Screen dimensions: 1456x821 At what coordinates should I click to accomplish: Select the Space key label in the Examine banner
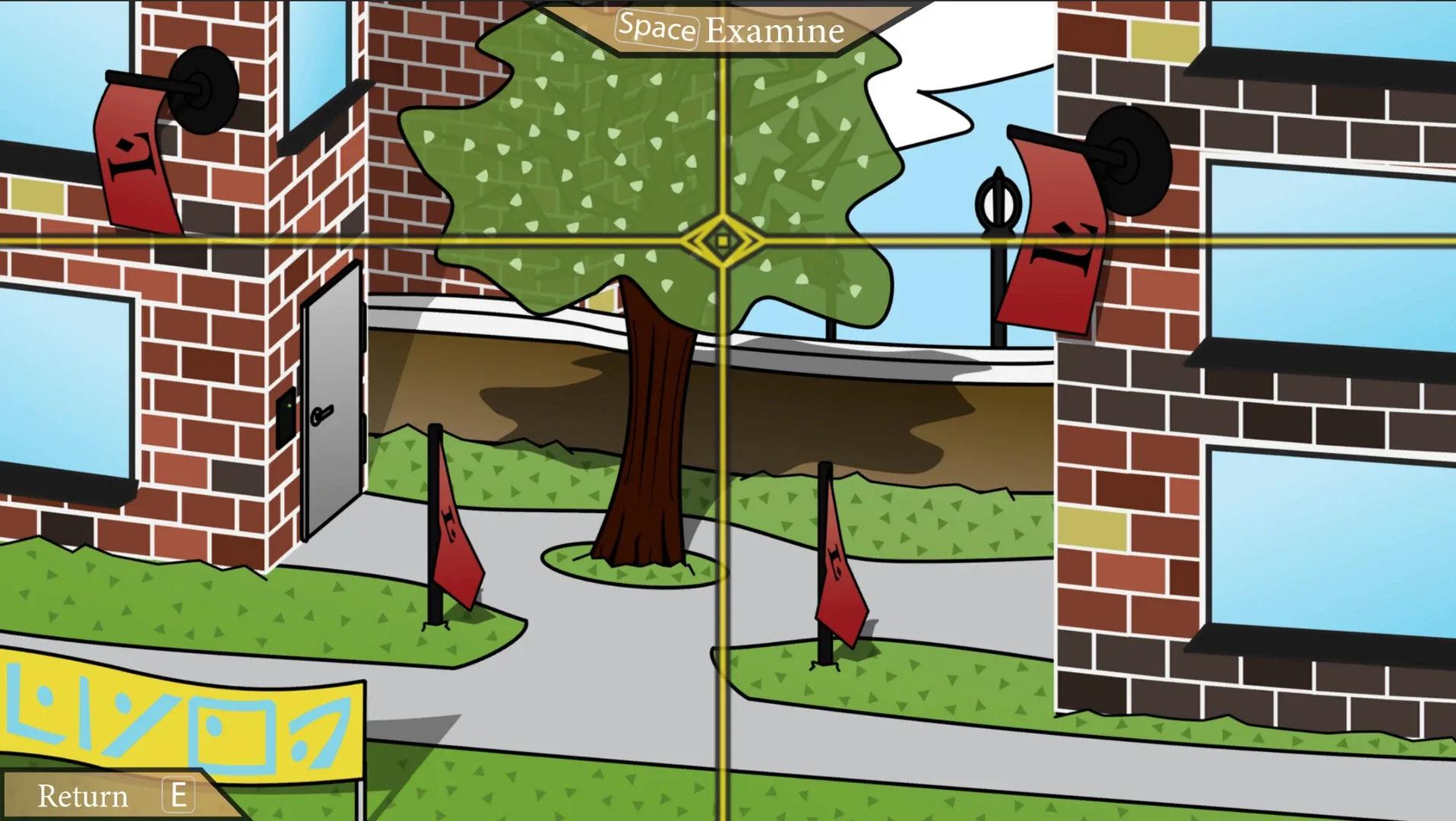(x=658, y=29)
